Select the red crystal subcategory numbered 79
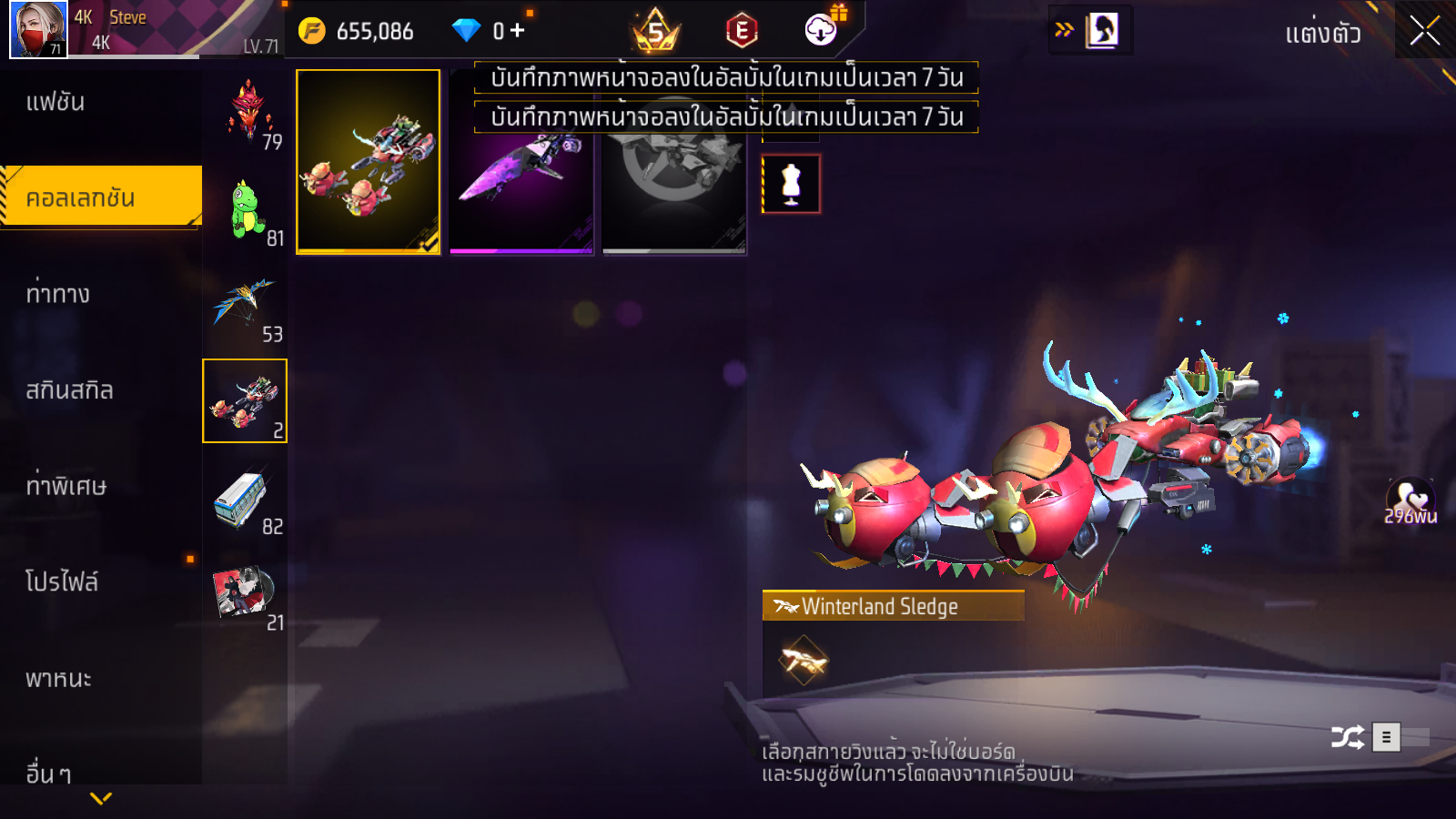Viewport: 1456px width, 819px height. (x=246, y=113)
